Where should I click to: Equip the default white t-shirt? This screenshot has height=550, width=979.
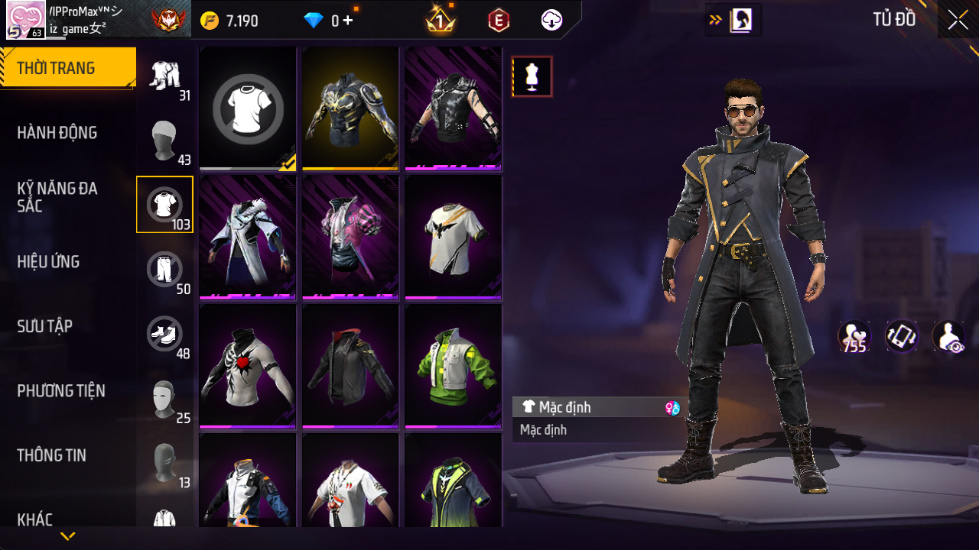point(248,107)
